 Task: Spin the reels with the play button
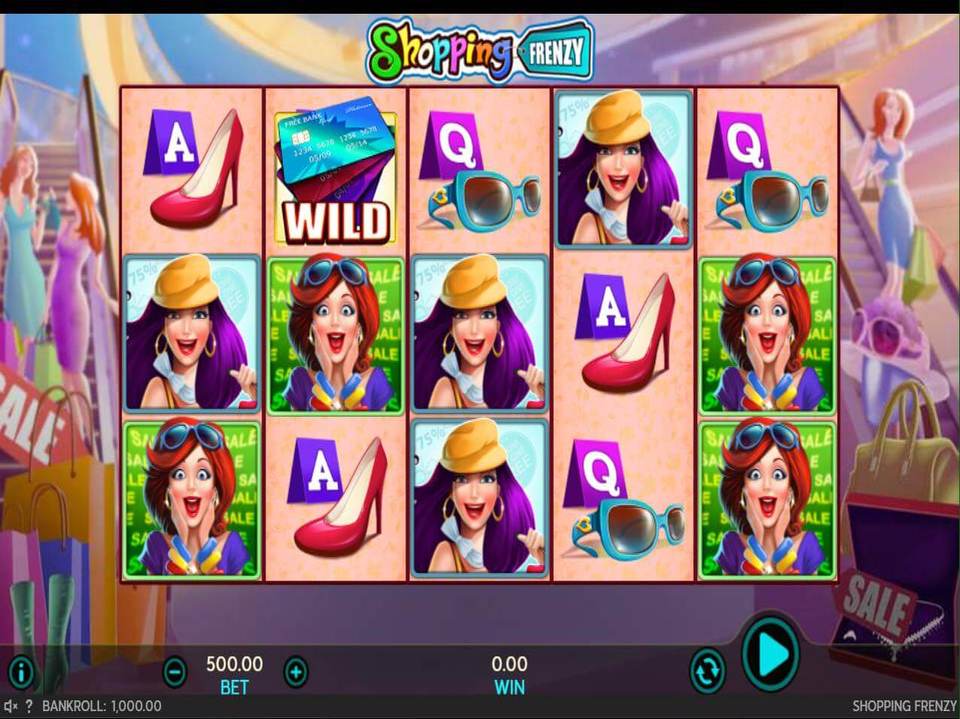pos(770,655)
